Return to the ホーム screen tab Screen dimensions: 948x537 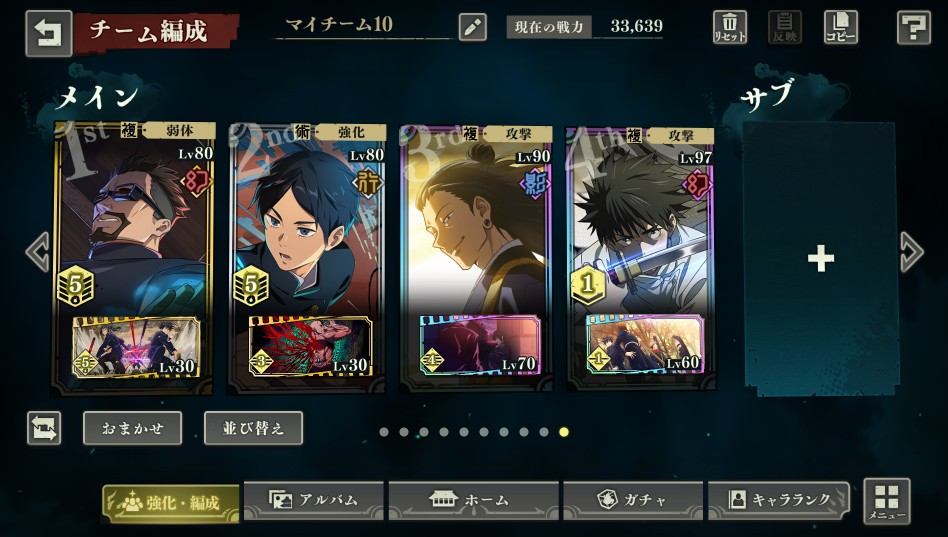click(472, 500)
